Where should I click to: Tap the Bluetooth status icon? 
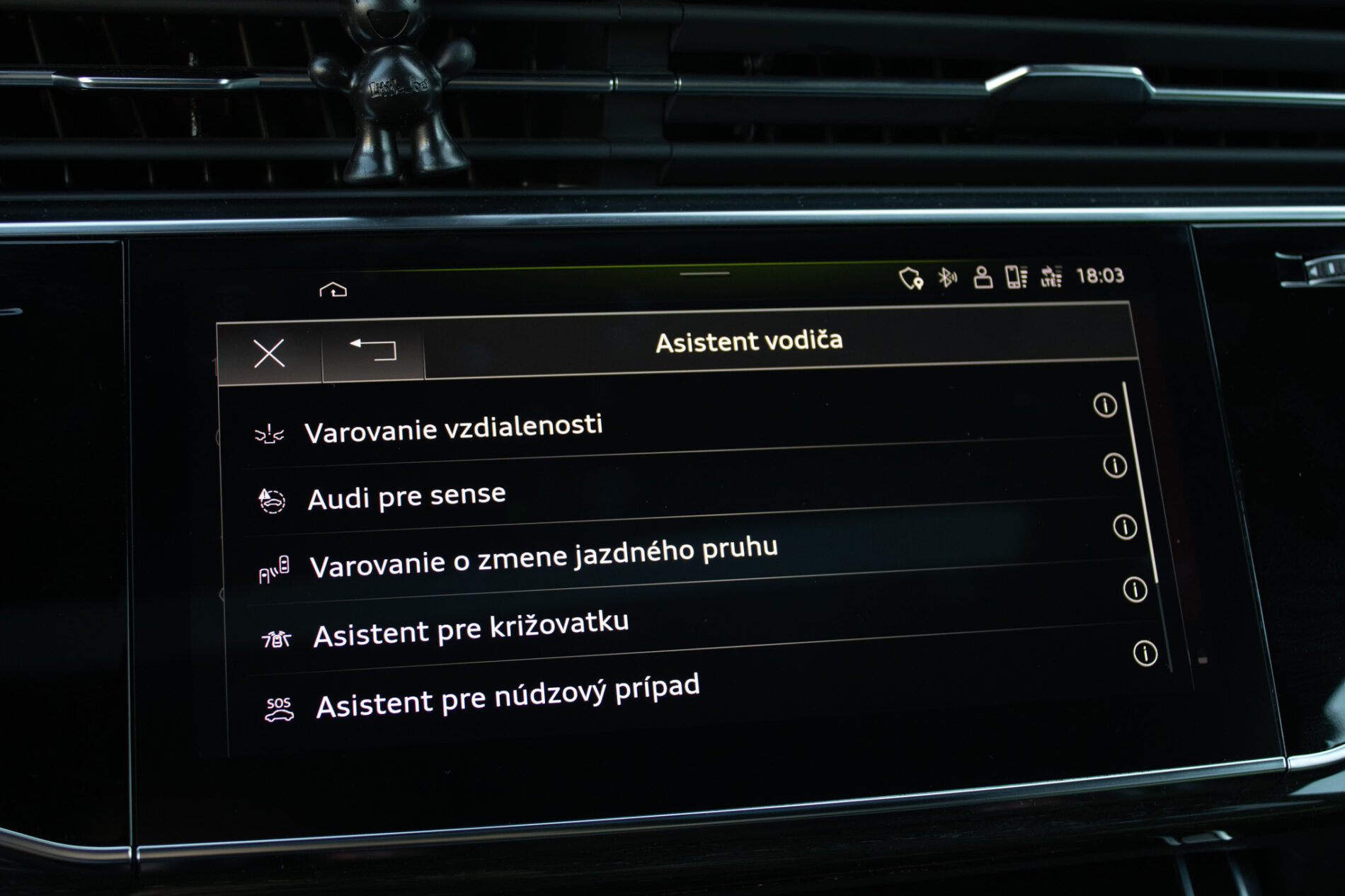tap(946, 277)
